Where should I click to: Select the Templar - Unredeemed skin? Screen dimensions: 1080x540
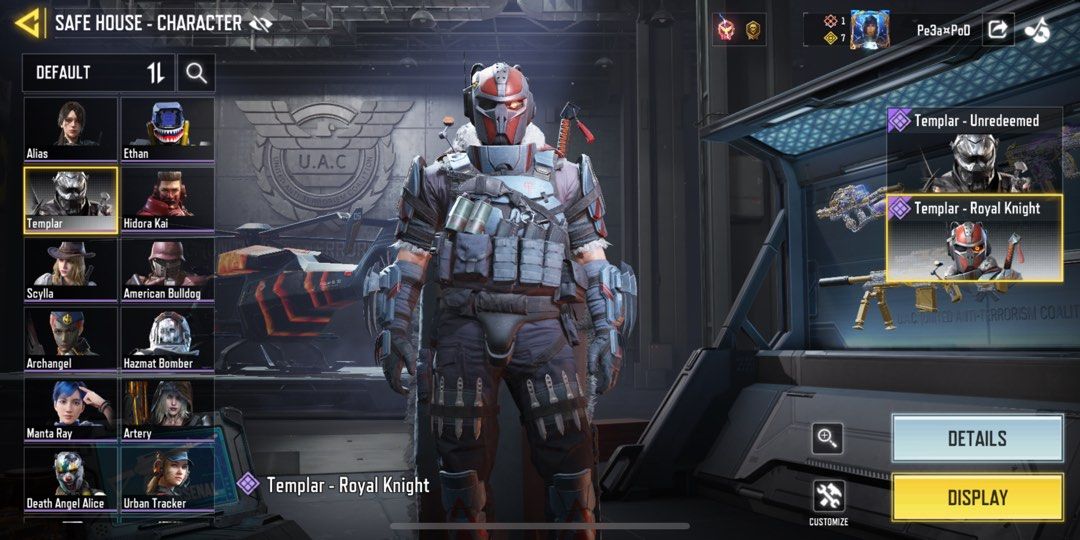tap(974, 150)
